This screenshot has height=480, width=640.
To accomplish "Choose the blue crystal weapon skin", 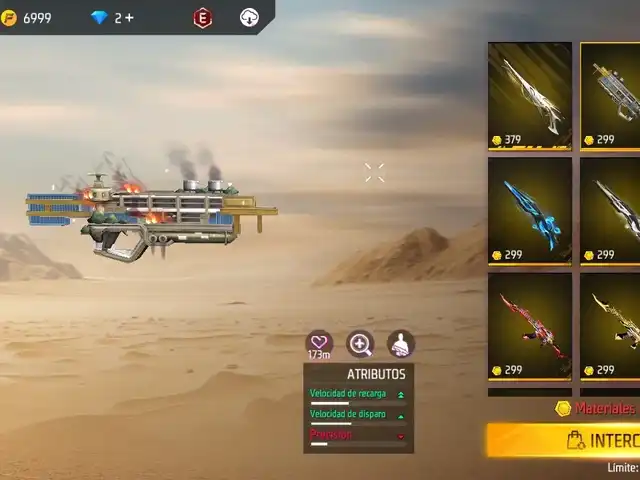I will [529, 211].
